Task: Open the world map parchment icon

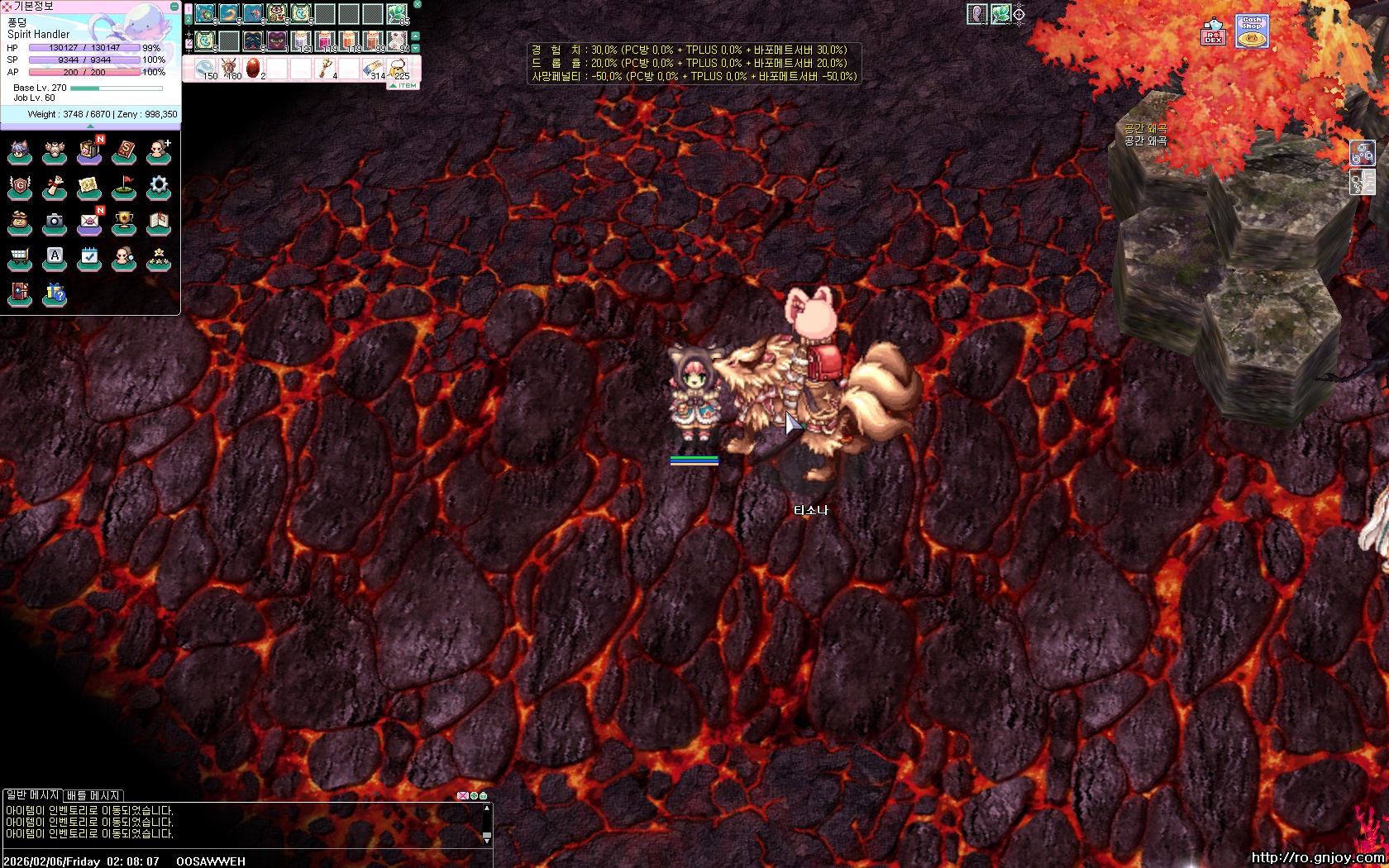Action: [x=89, y=188]
